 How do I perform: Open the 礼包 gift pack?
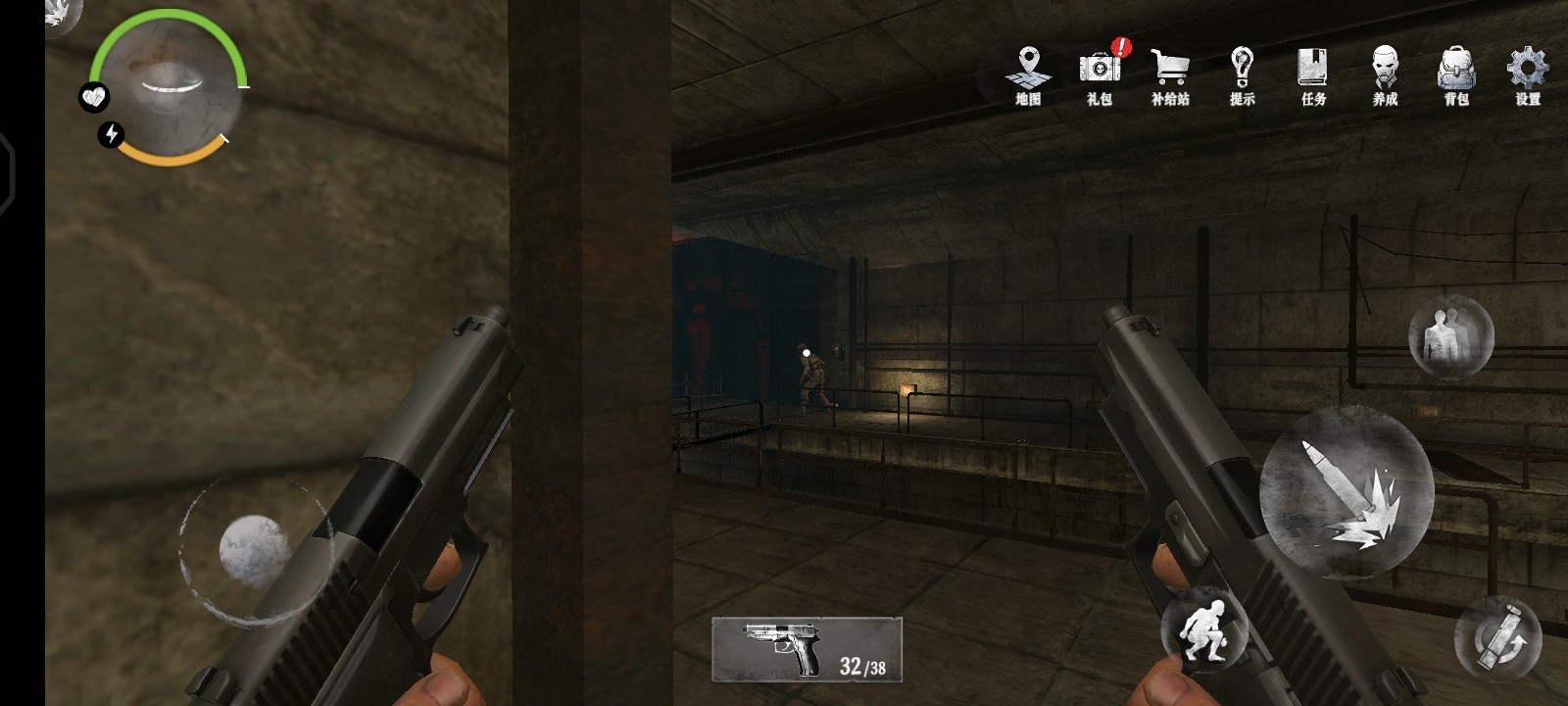(1100, 75)
